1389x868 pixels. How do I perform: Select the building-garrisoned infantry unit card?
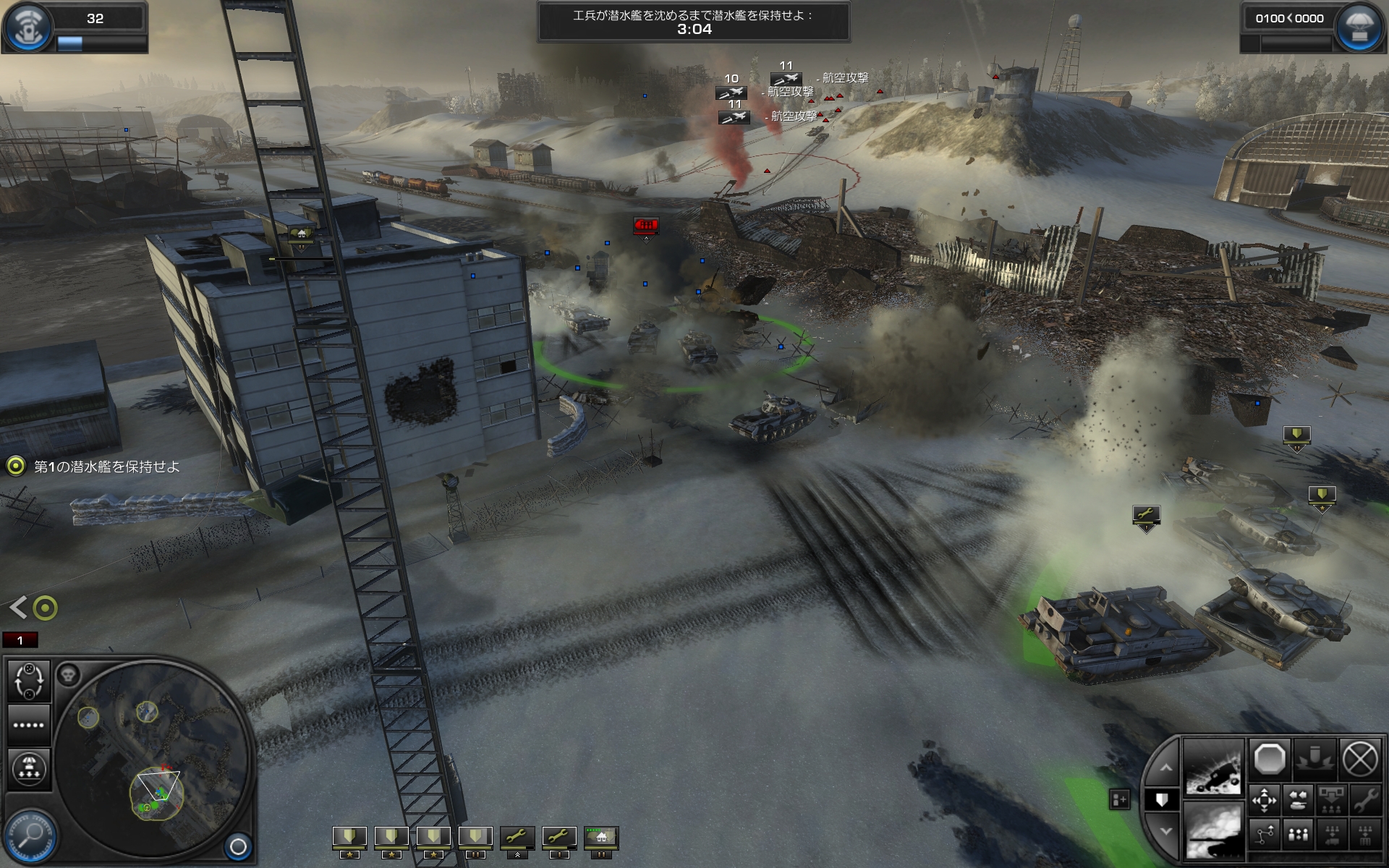pyautogui.click(x=601, y=838)
